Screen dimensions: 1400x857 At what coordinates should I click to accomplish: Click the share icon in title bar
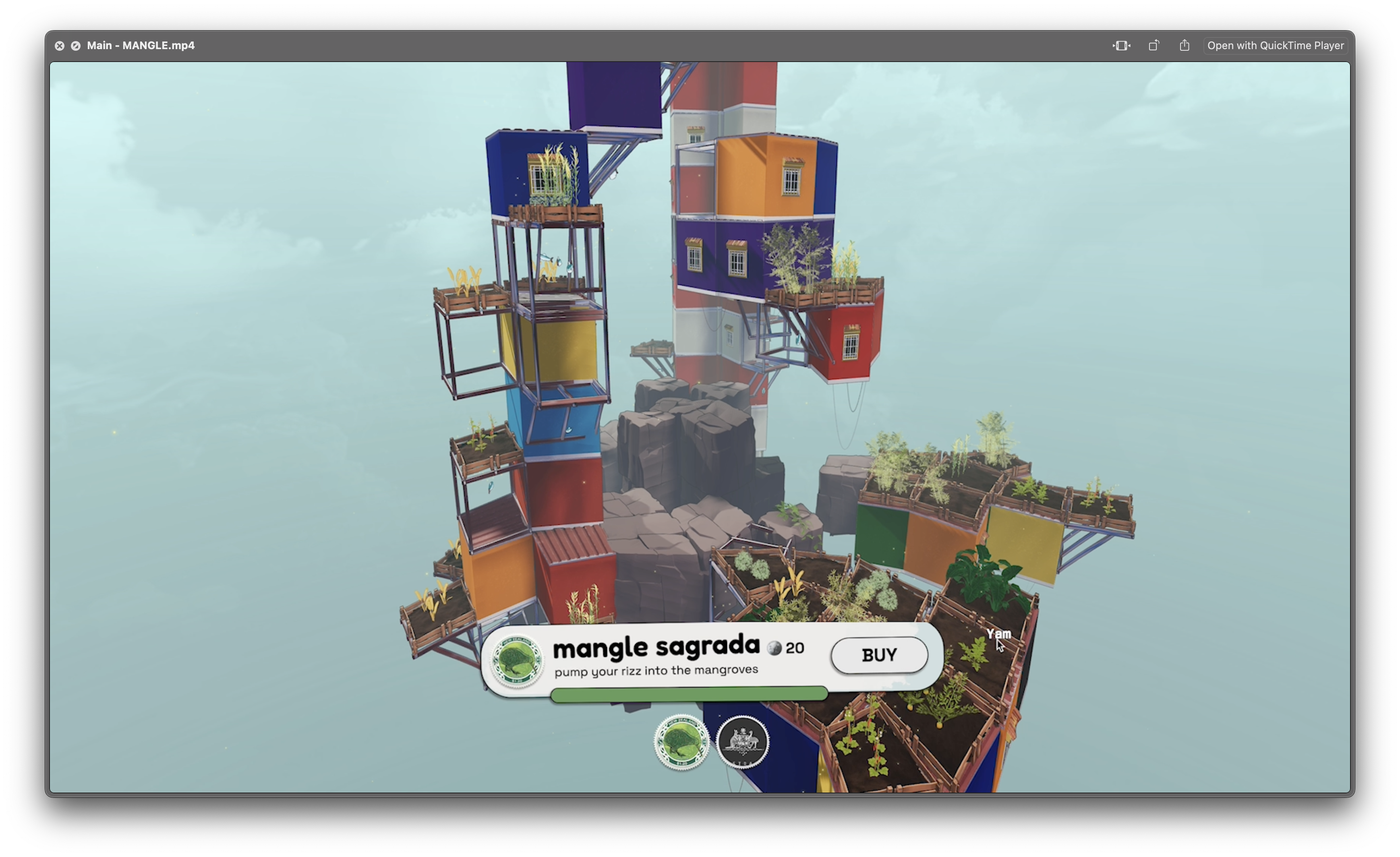click(x=1184, y=46)
